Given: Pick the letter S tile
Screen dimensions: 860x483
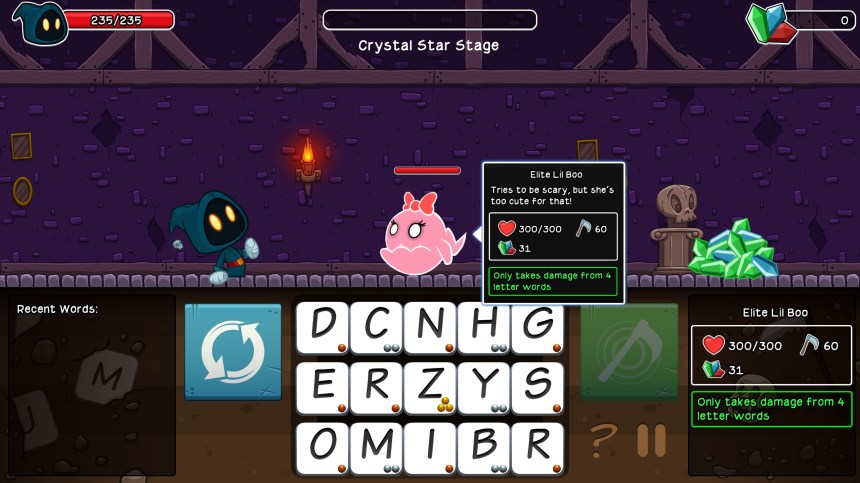Looking at the screenshot, I should (x=538, y=387).
